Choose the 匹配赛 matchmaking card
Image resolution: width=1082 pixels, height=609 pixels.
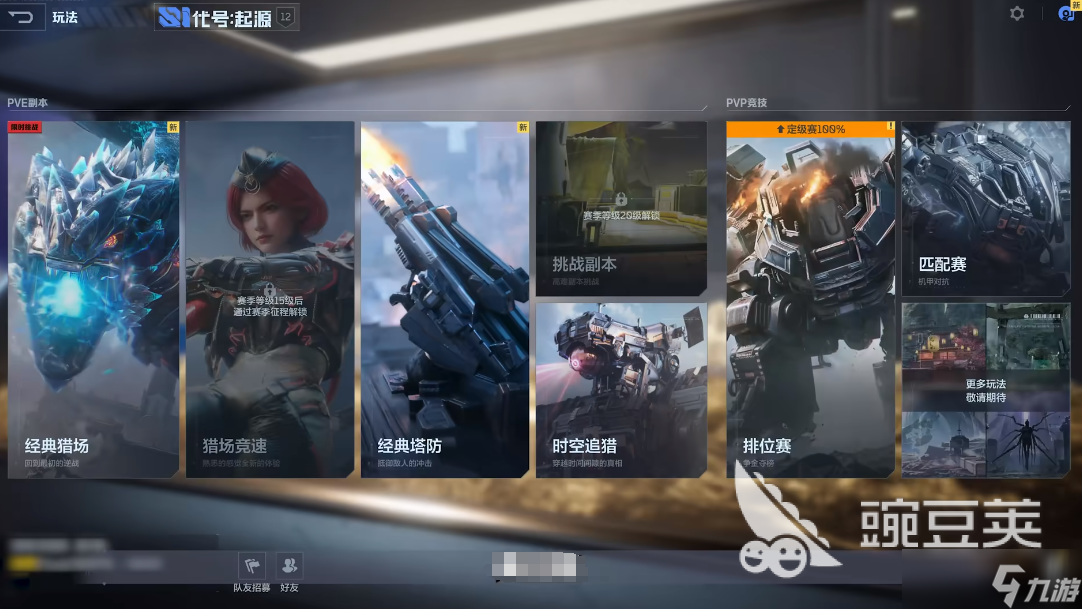[x=986, y=208]
